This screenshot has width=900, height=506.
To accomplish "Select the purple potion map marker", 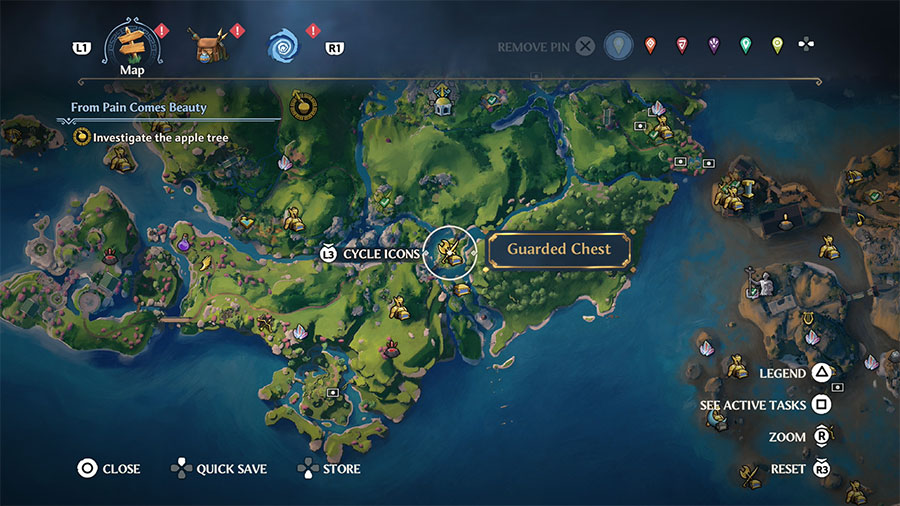I will click(x=184, y=242).
